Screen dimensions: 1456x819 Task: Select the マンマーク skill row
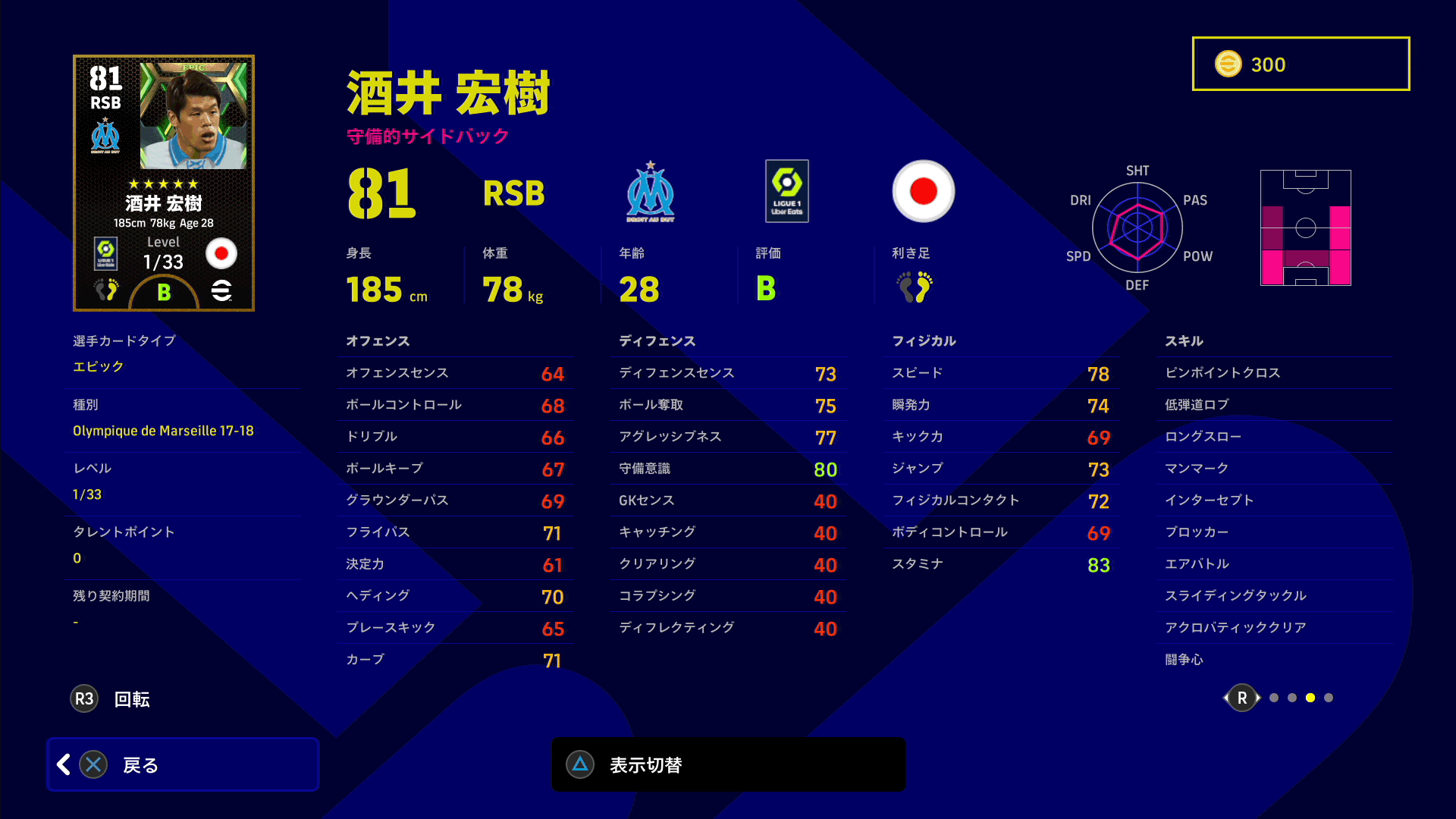pos(1279,469)
